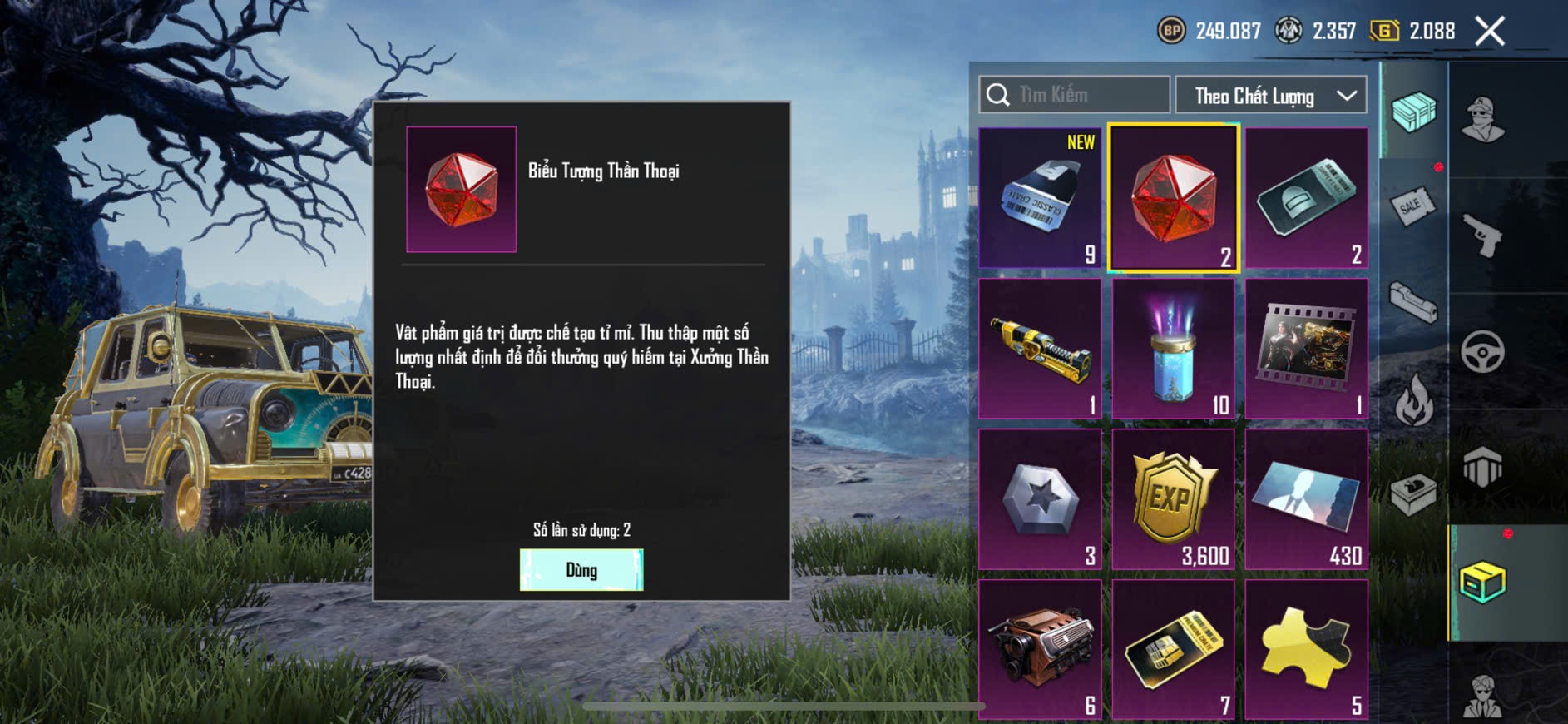Open the teal crate category tab

tap(1413, 111)
